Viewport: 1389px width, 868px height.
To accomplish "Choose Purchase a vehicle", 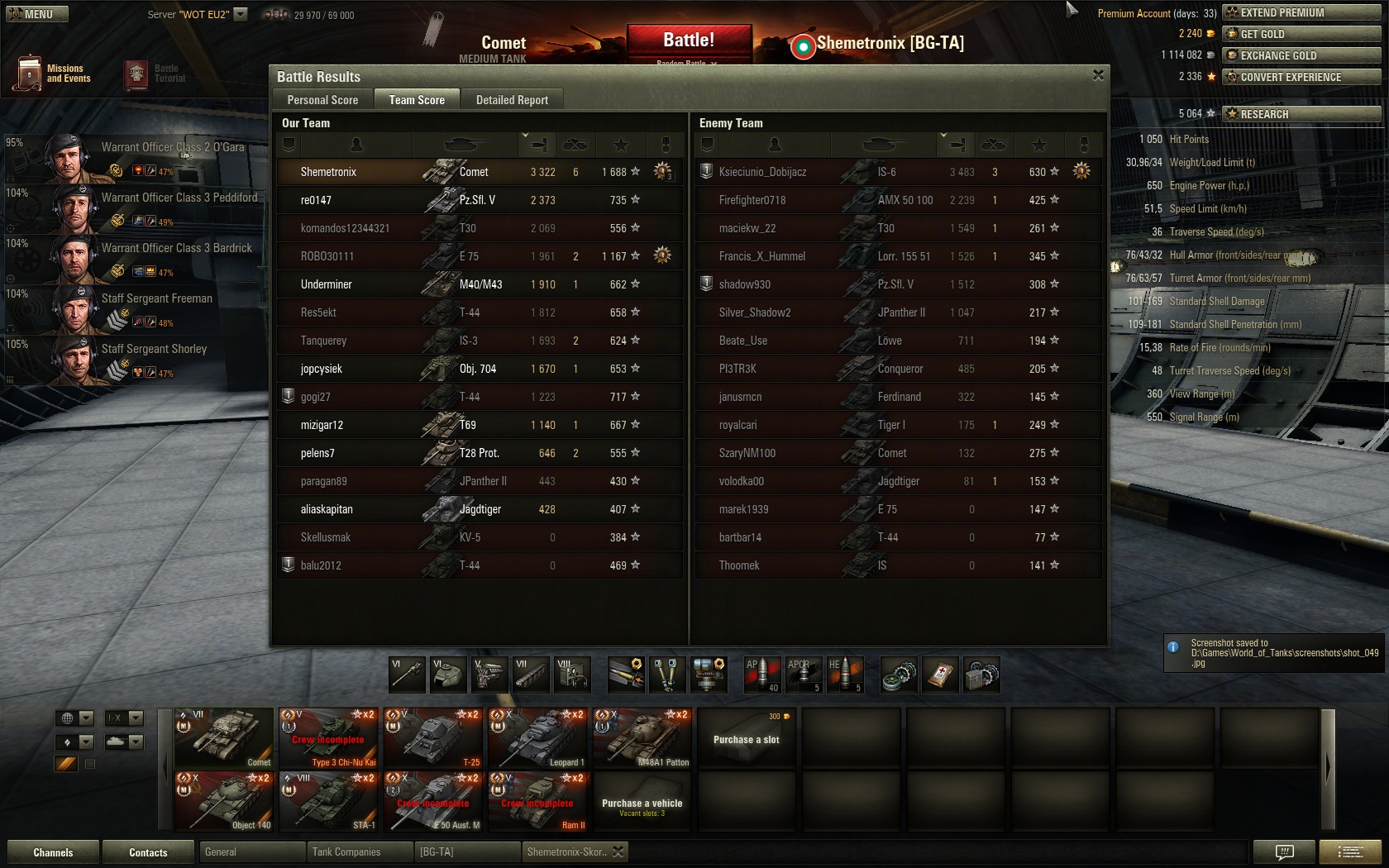I will point(642,803).
